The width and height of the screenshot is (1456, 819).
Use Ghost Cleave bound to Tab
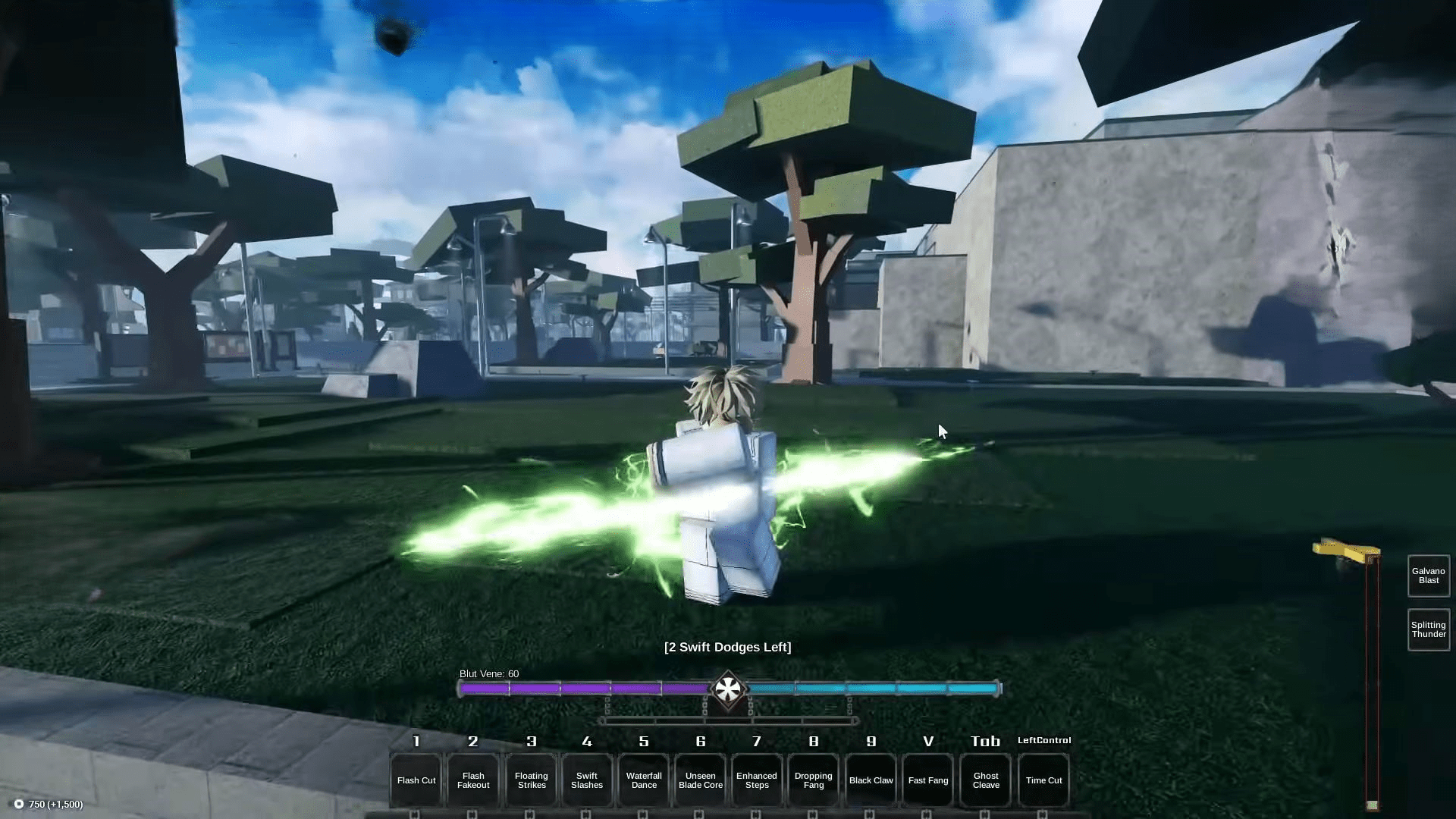point(985,780)
